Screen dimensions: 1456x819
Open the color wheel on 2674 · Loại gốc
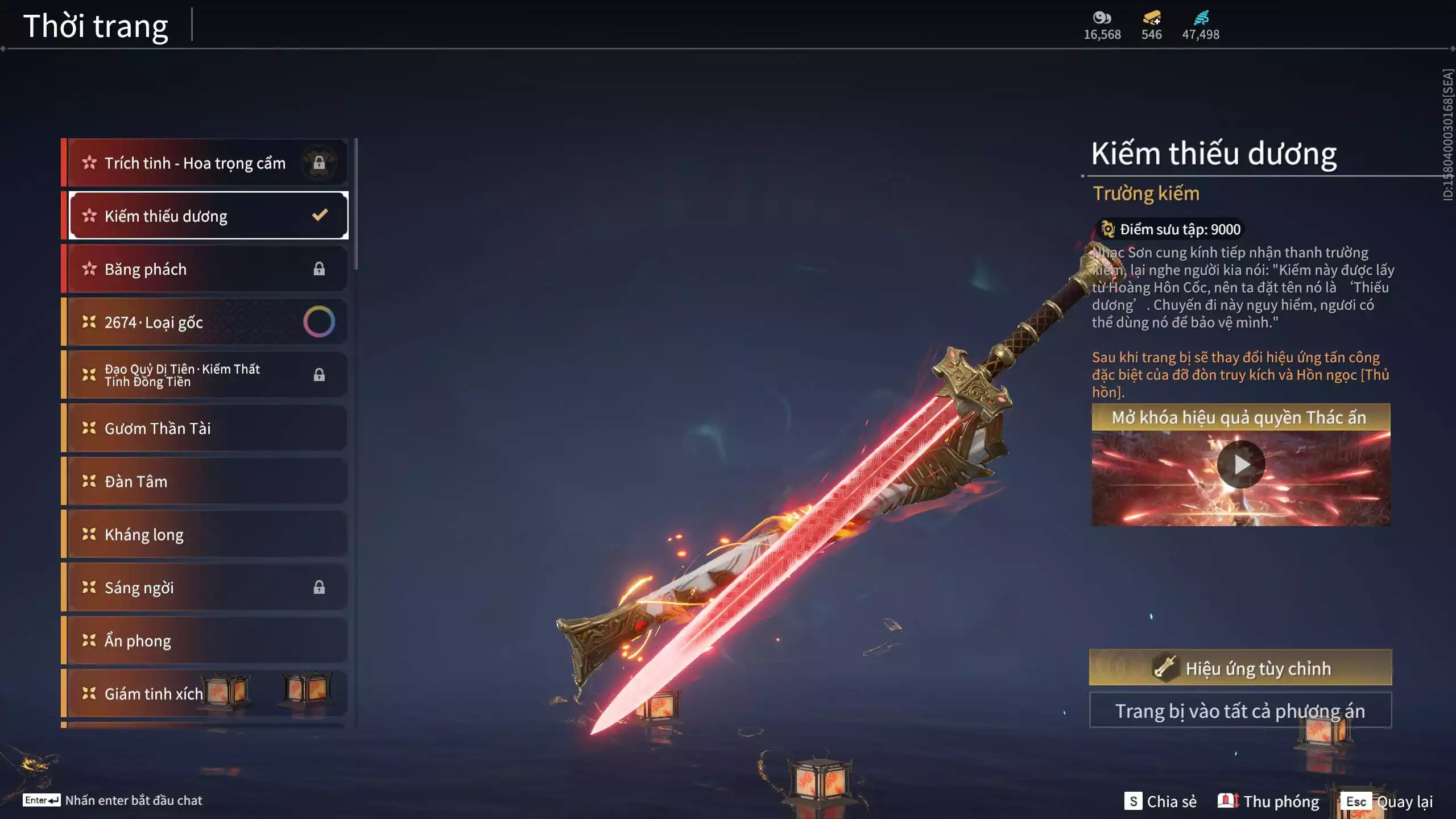[x=320, y=321]
